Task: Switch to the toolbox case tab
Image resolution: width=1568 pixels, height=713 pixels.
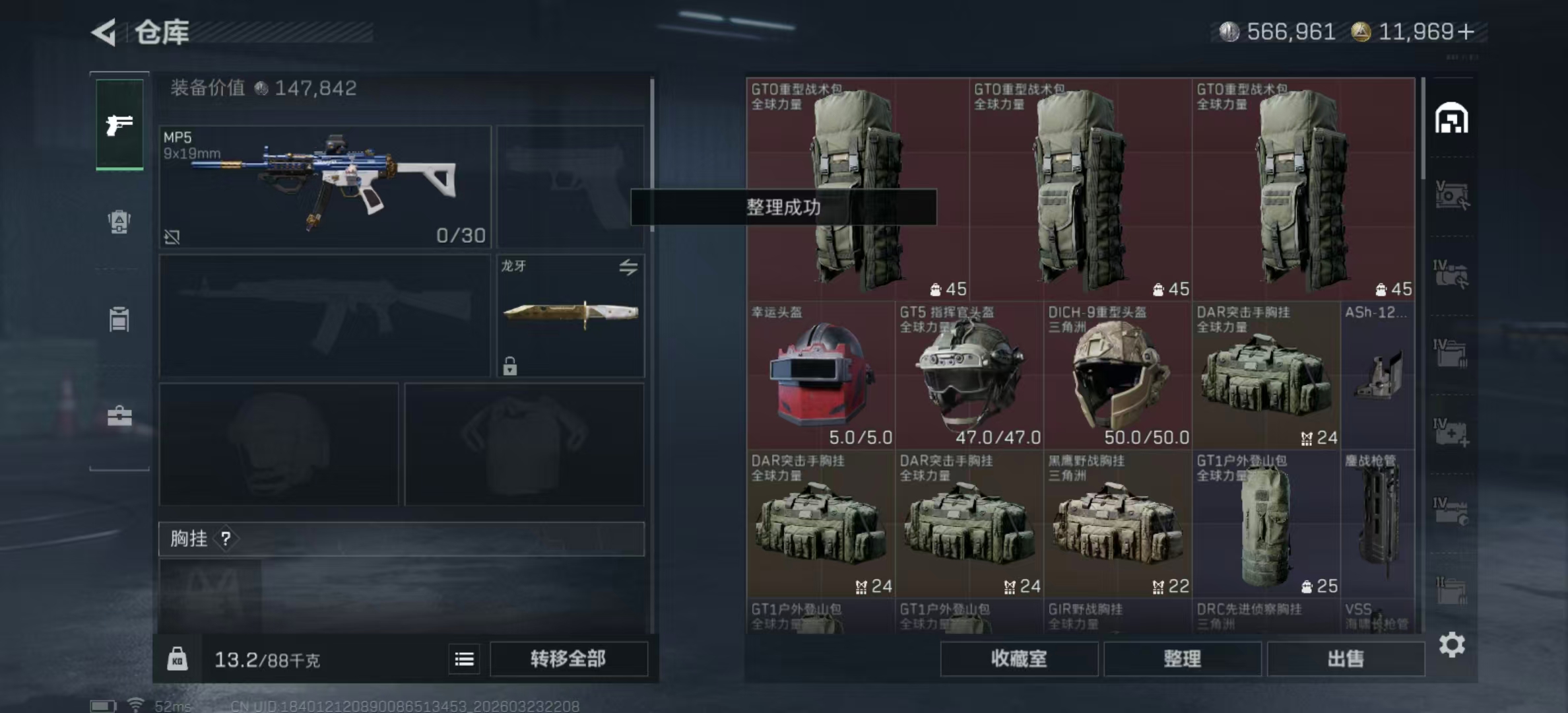Action: click(119, 416)
